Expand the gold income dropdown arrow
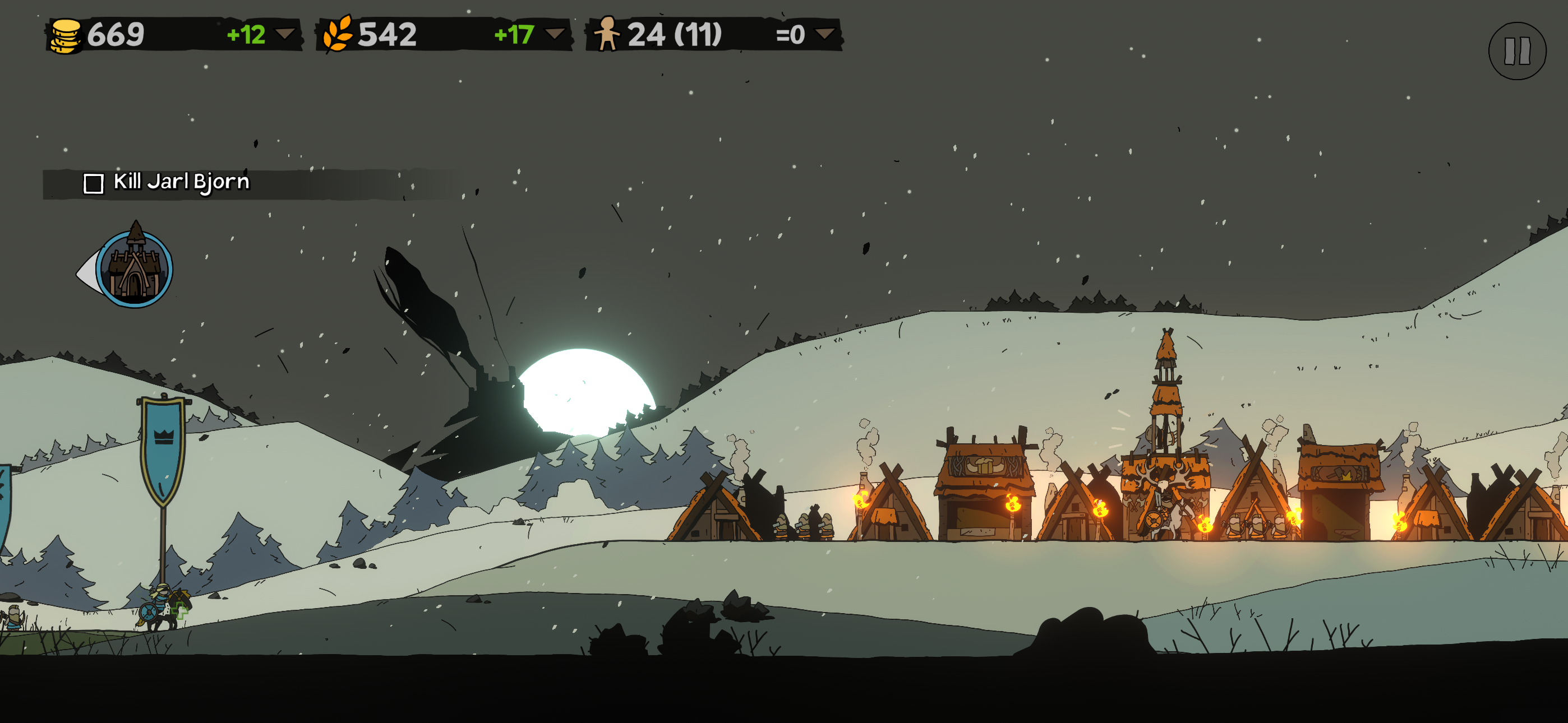Image resolution: width=1568 pixels, height=723 pixels. 285,34
